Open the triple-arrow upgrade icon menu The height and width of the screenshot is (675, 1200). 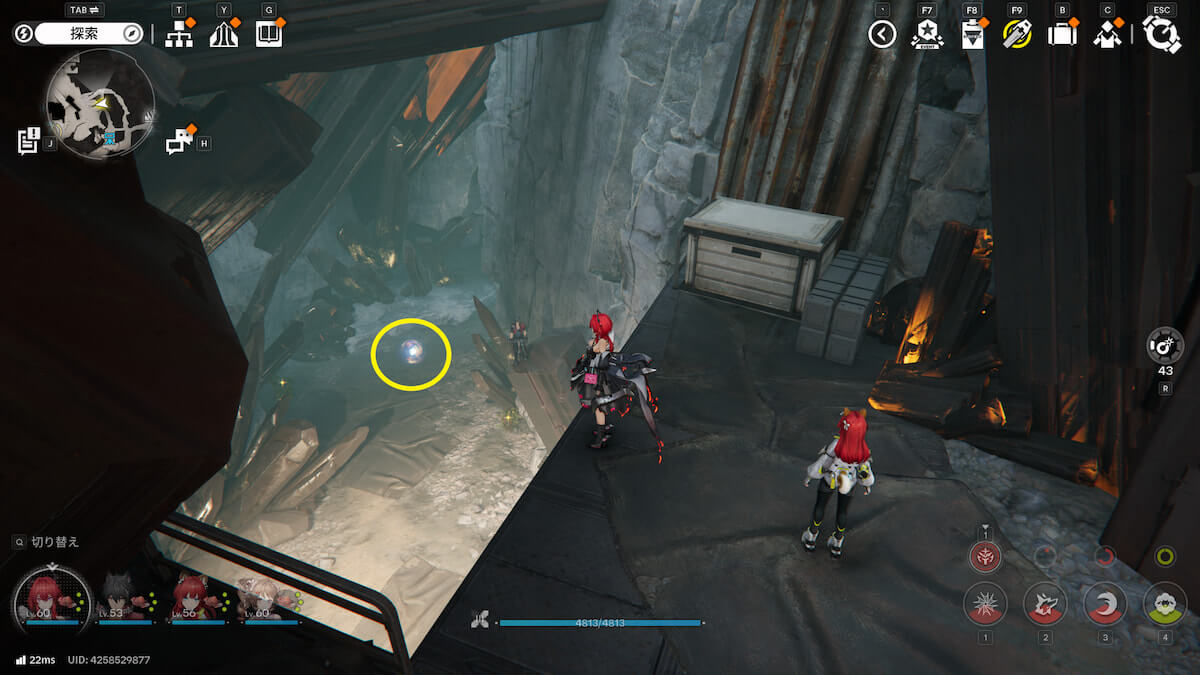[223, 35]
